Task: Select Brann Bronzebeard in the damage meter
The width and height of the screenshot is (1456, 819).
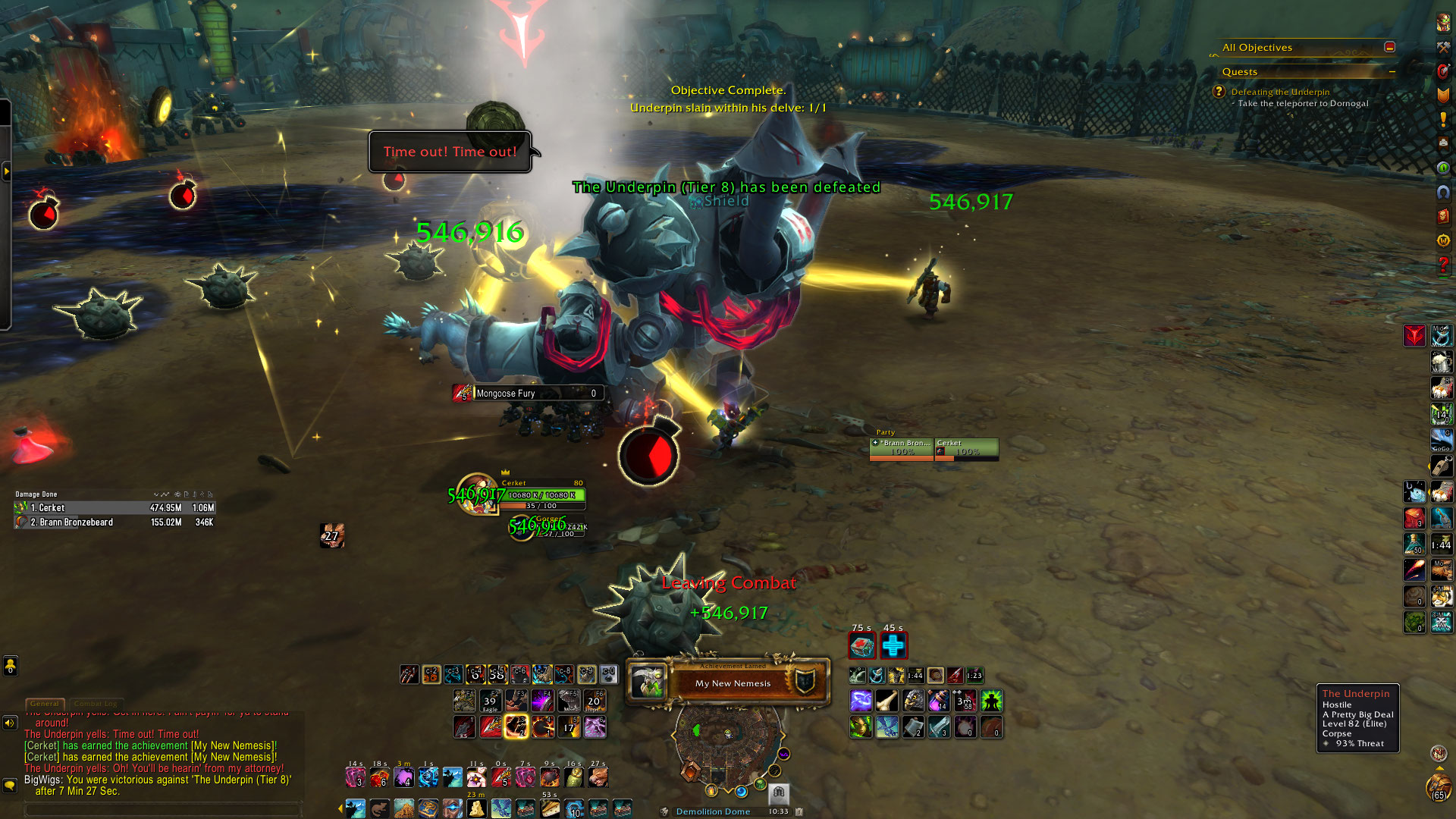Action: [x=114, y=522]
